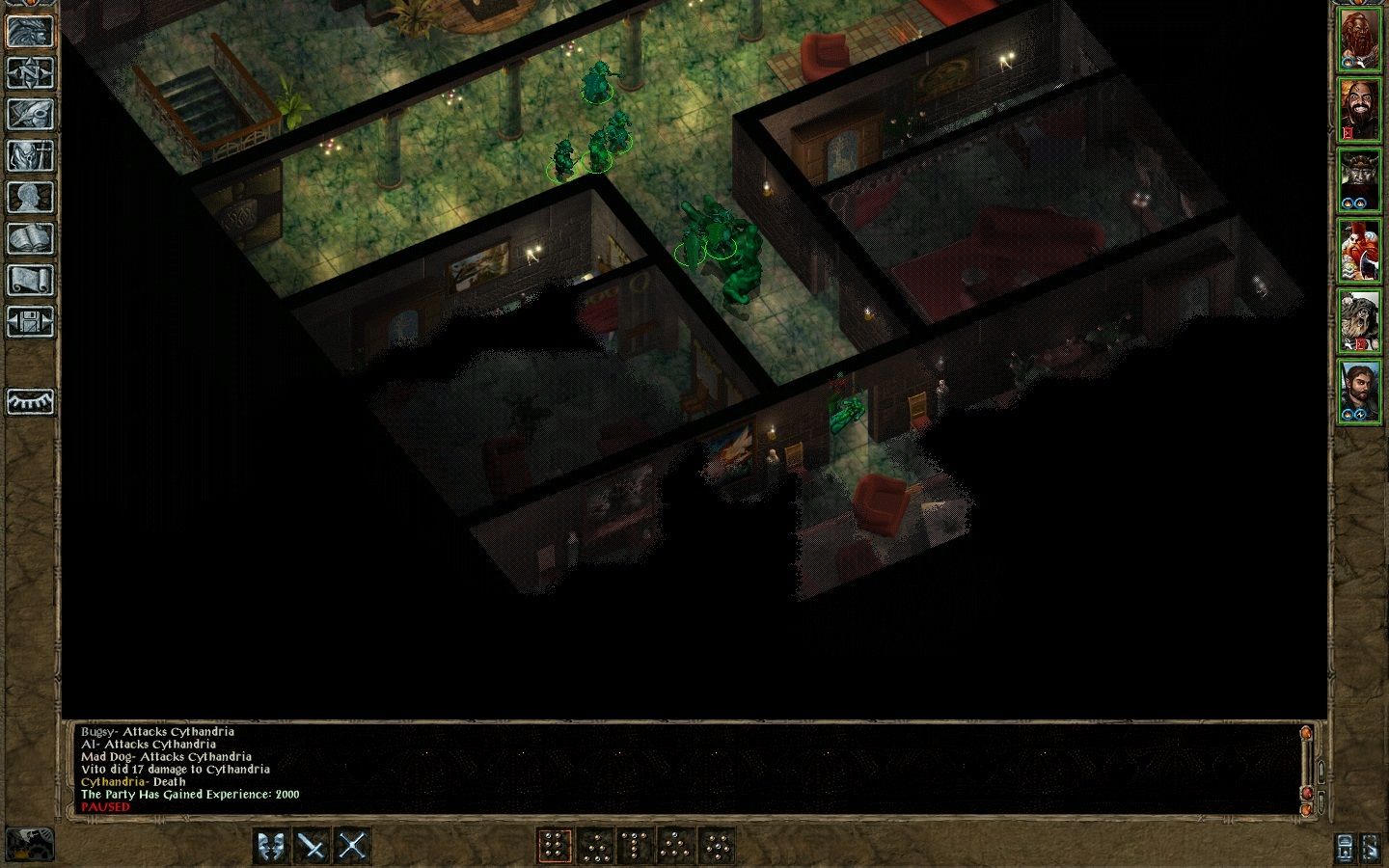This screenshot has height=868, width=1389.
Task: Open the options menu with the floppy disk icon
Action: pyautogui.click(x=30, y=322)
